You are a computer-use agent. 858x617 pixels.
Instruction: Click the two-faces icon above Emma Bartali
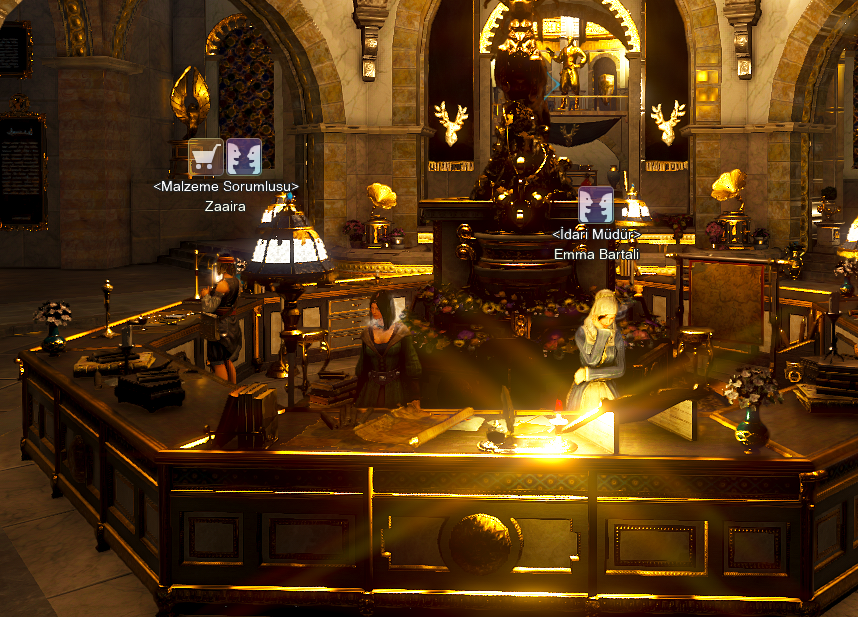click(x=596, y=204)
